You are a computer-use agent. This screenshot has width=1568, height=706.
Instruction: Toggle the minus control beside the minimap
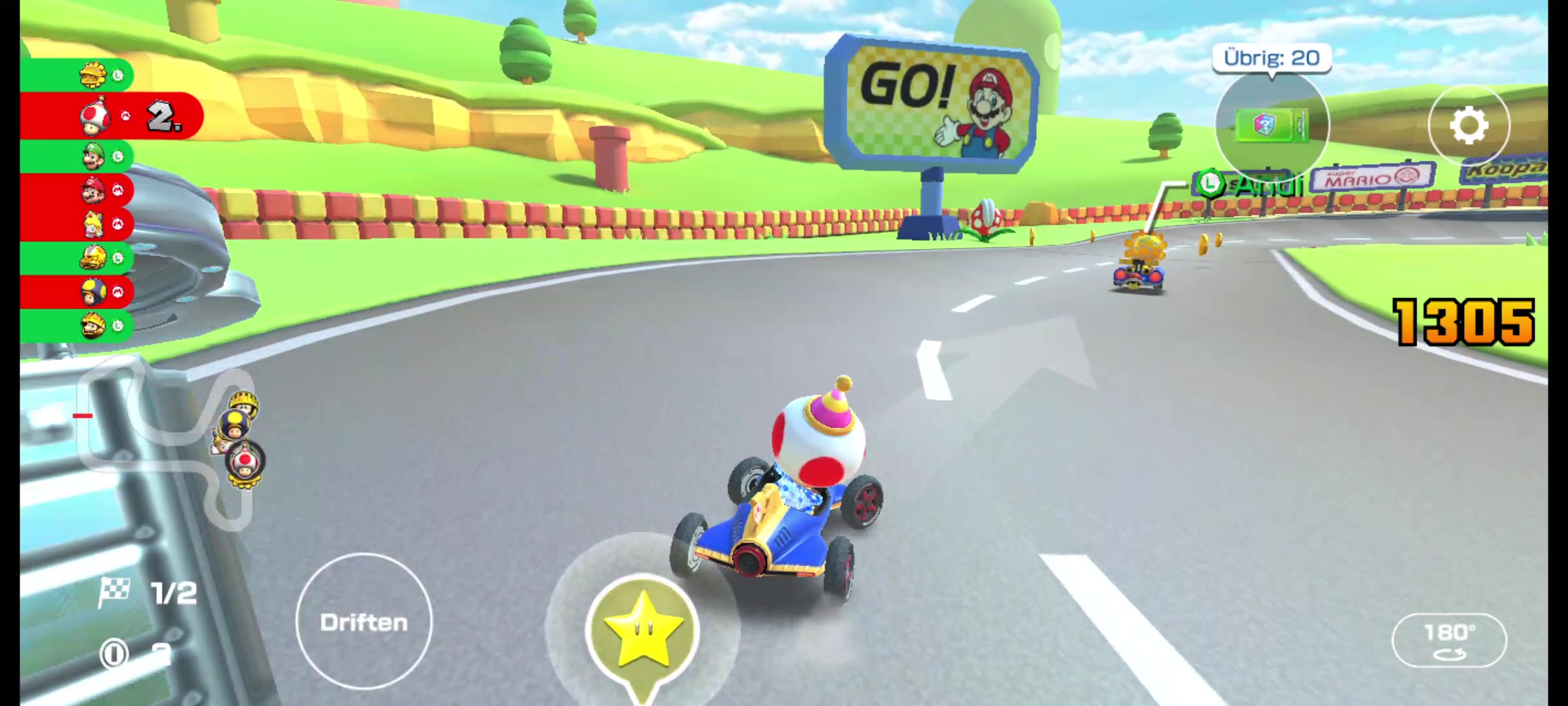click(83, 416)
